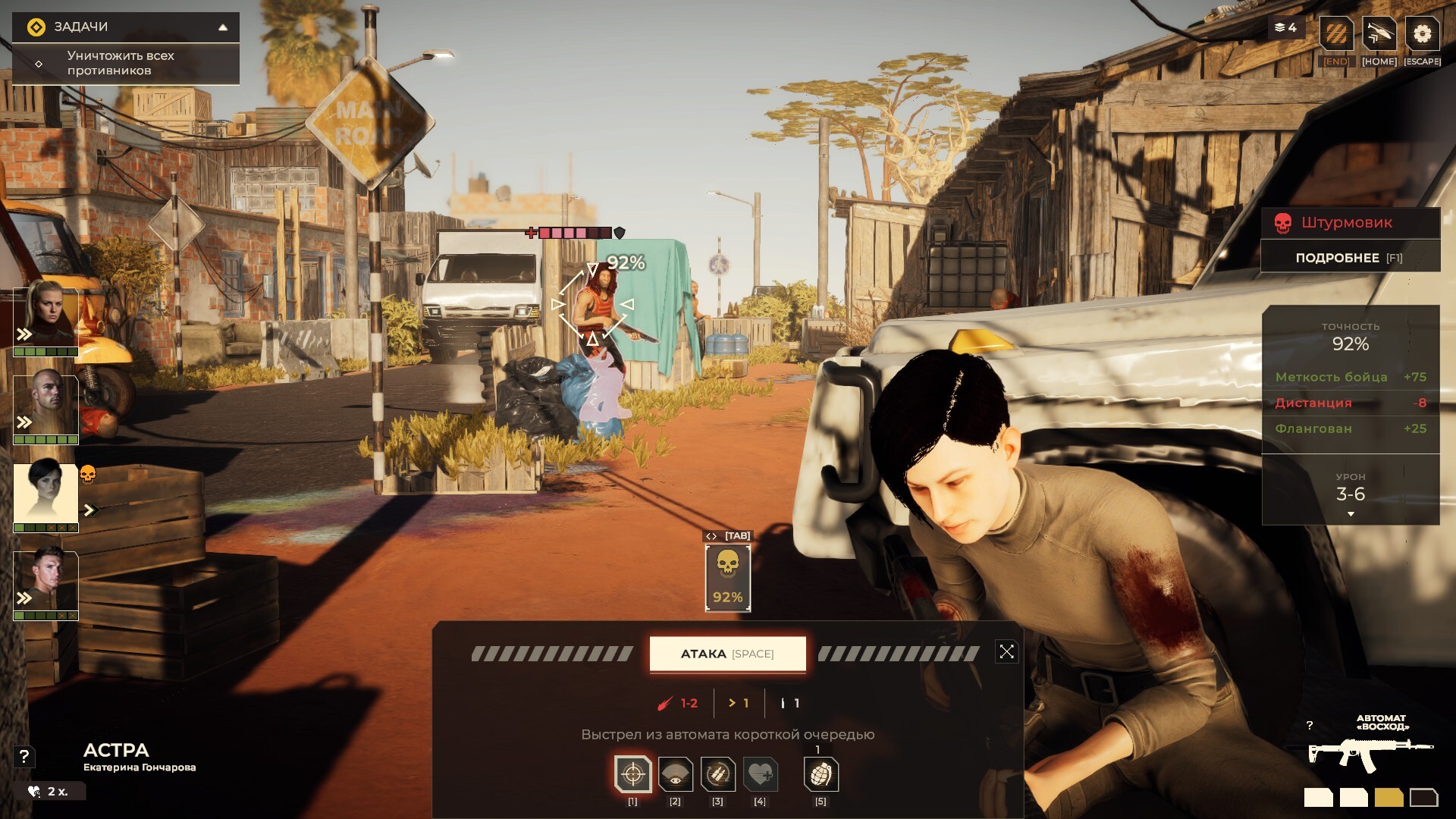End the turn with the striped button
Image resolution: width=1456 pixels, height=819 pixels.
tap(1336, 35)
